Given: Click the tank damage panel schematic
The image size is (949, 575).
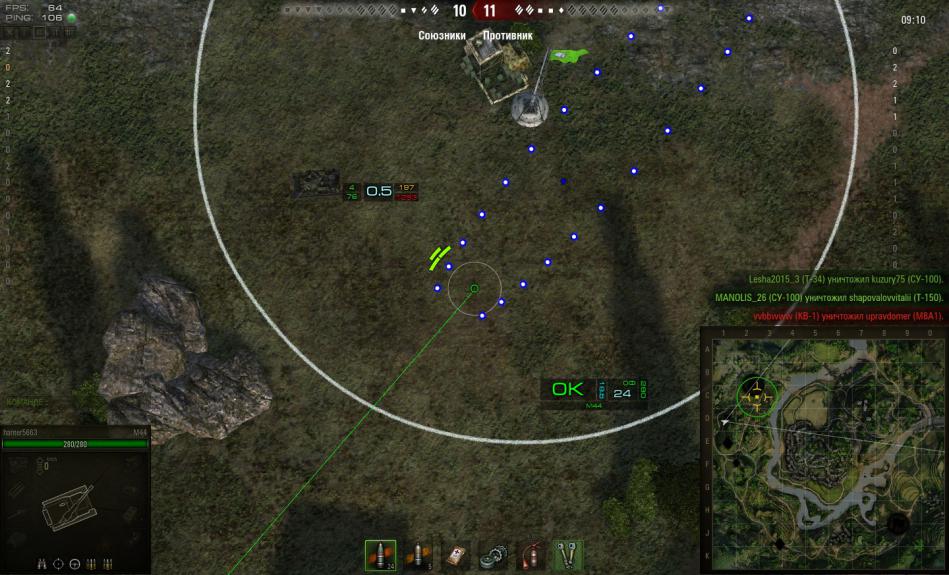Looking at the screenshot, I should click(x=72, y=509).
